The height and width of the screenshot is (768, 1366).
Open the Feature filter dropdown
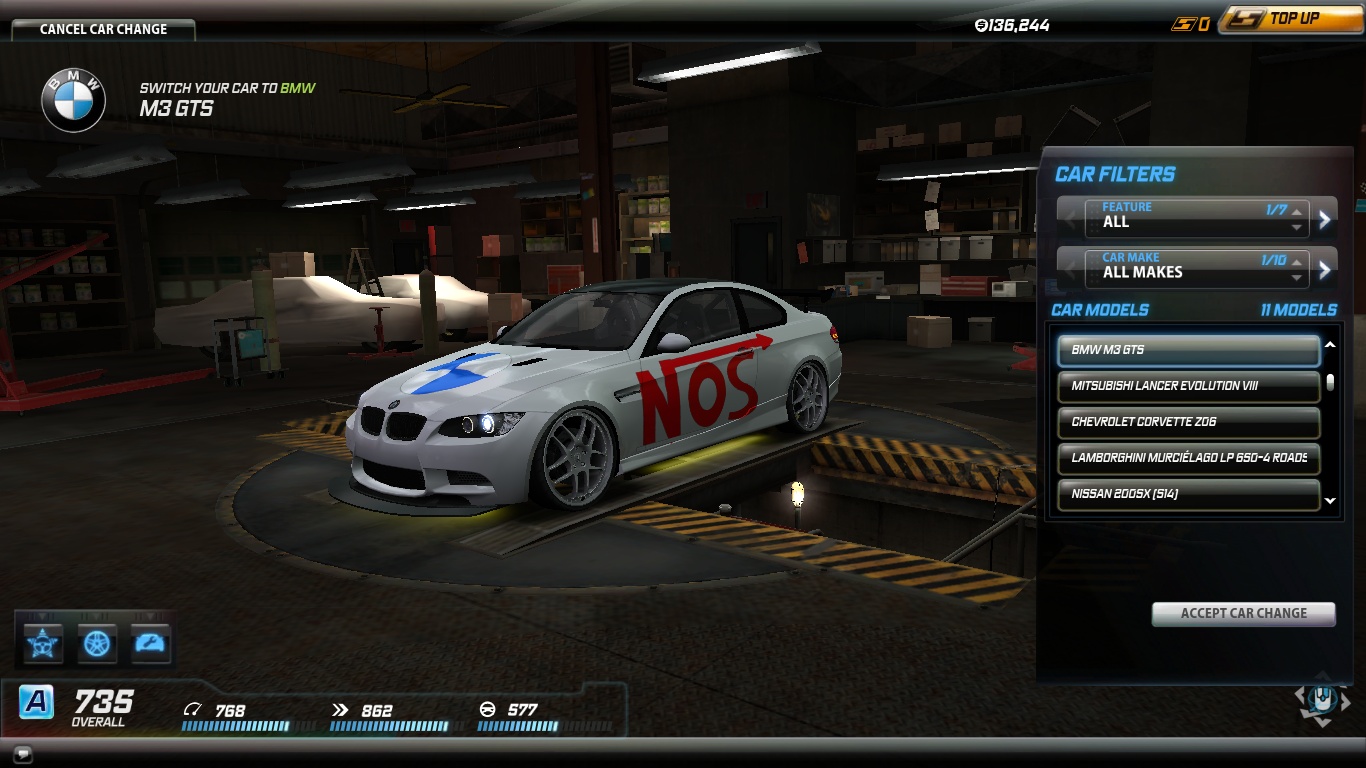(x=1195, y=216)
